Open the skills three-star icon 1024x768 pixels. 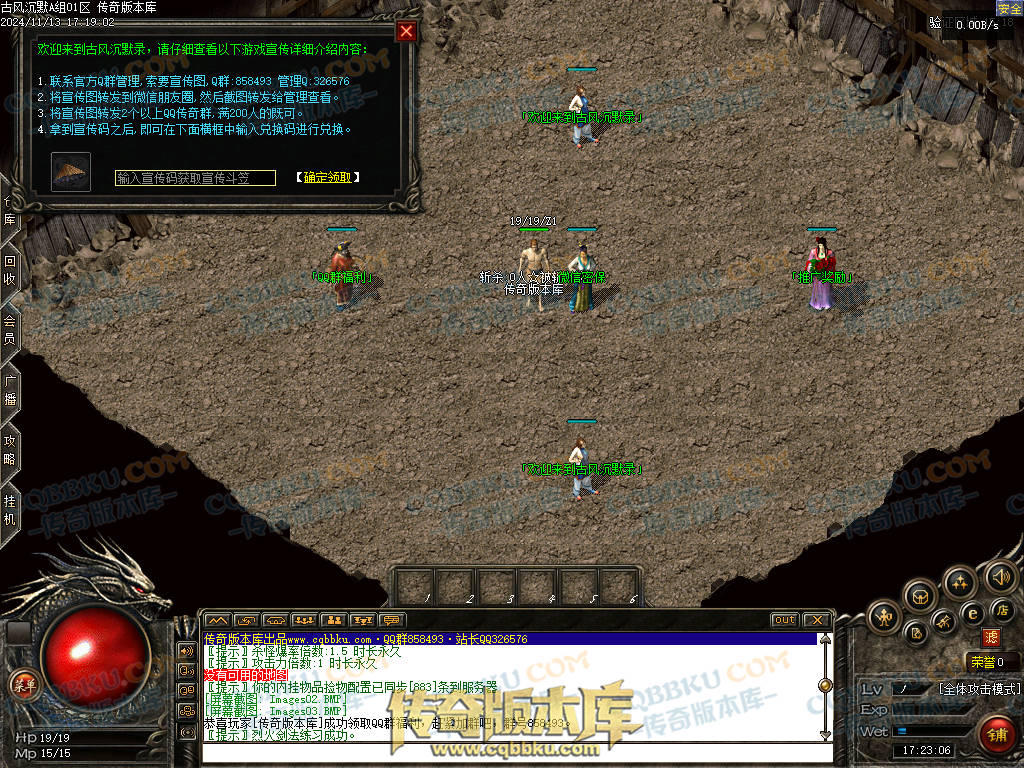pyautogui.click(x=960, y=582)
